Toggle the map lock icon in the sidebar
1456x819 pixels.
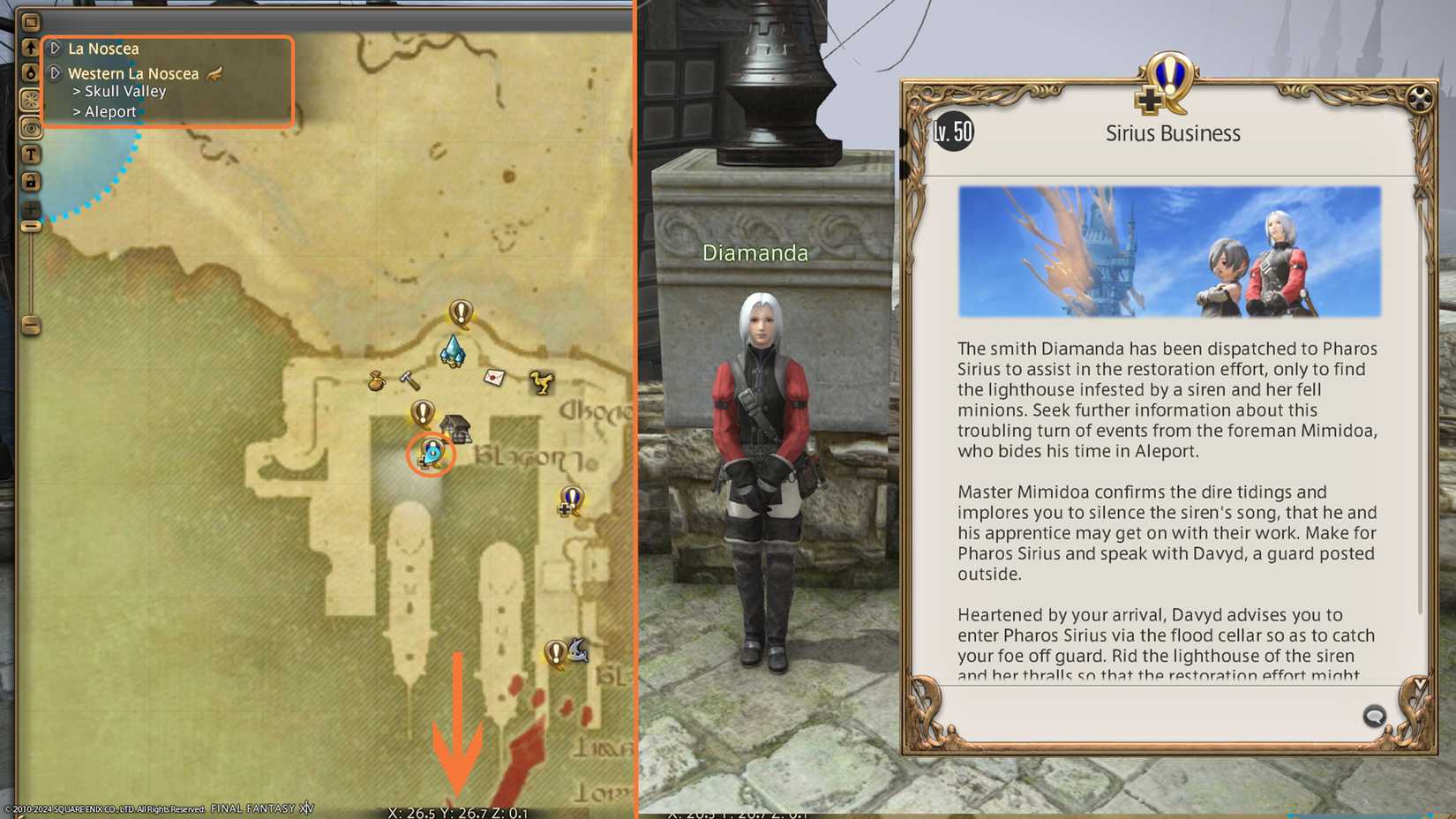(31, 177)
